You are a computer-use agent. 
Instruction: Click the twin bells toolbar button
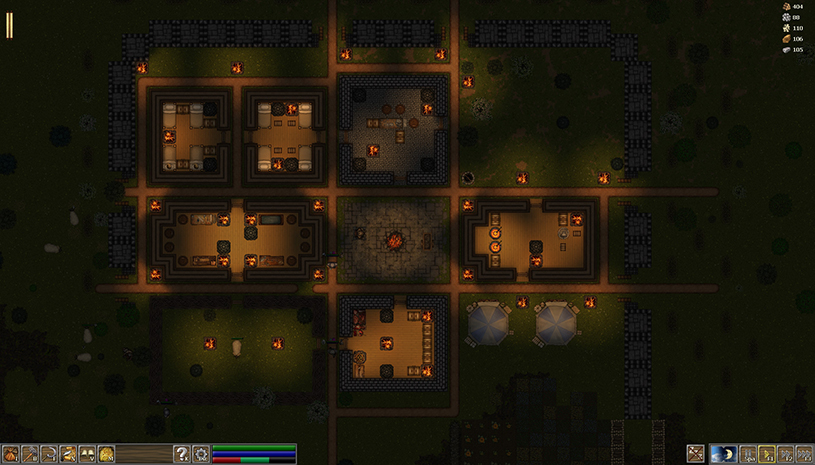(86, 454)
